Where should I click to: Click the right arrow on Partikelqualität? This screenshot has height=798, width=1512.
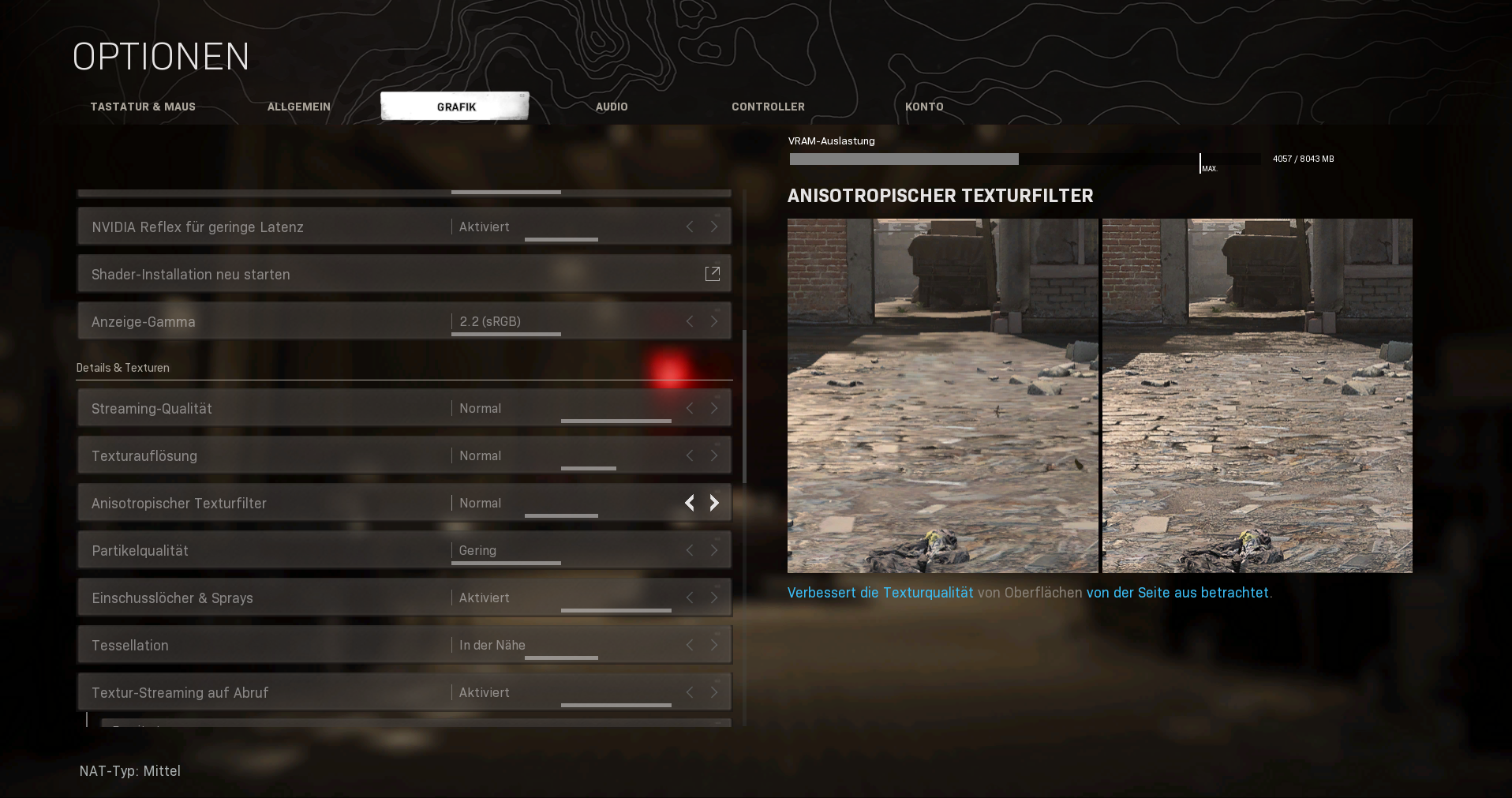tap(714, 550)
